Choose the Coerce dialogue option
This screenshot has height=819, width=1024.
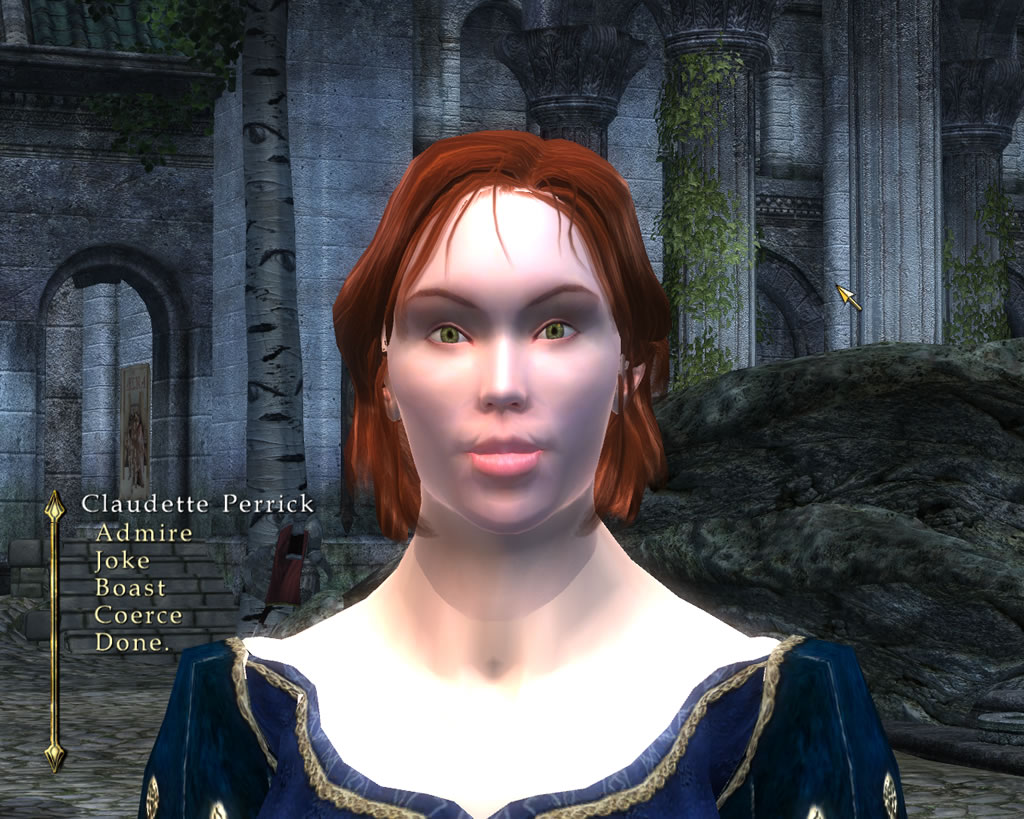point(138,615)
